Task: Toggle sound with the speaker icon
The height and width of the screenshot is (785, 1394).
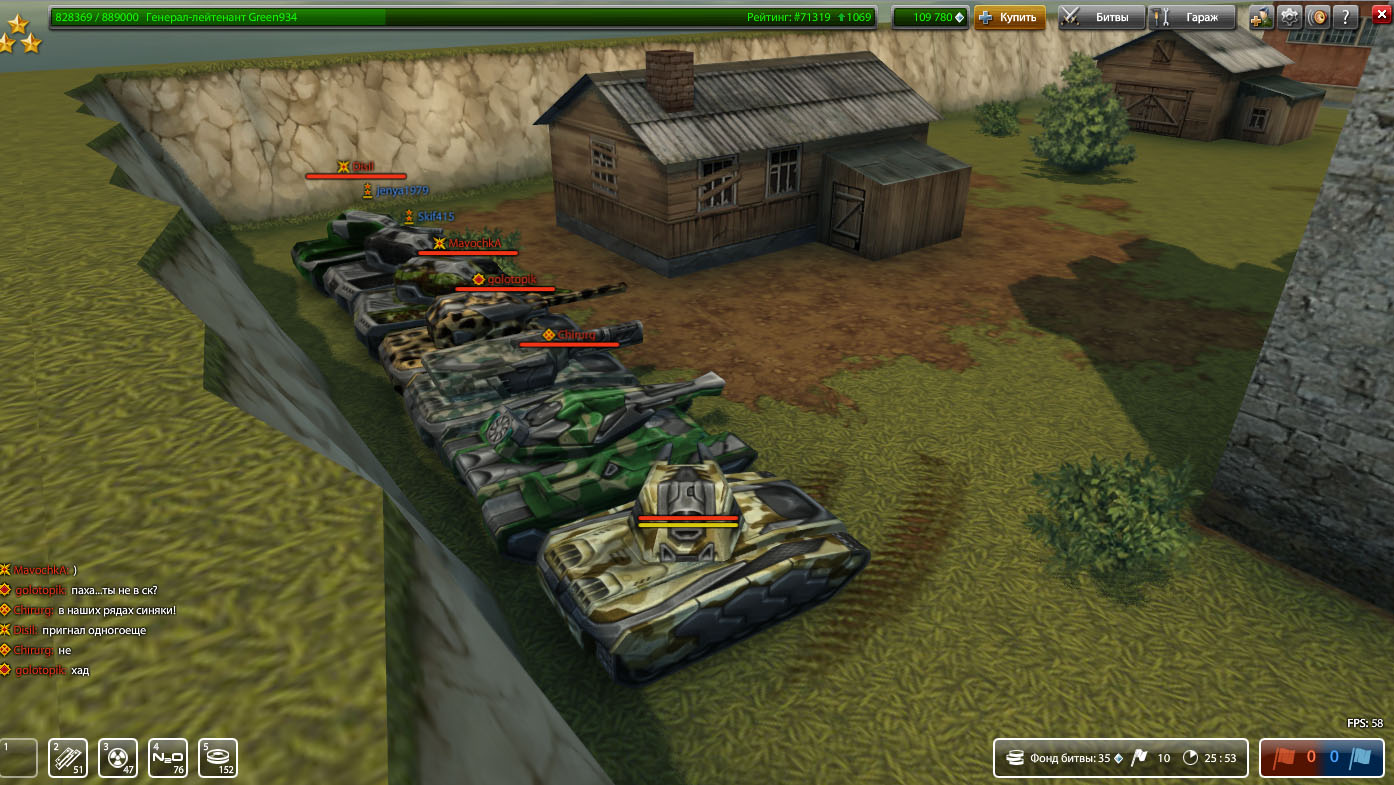Action: click(x=1318, y=17)
